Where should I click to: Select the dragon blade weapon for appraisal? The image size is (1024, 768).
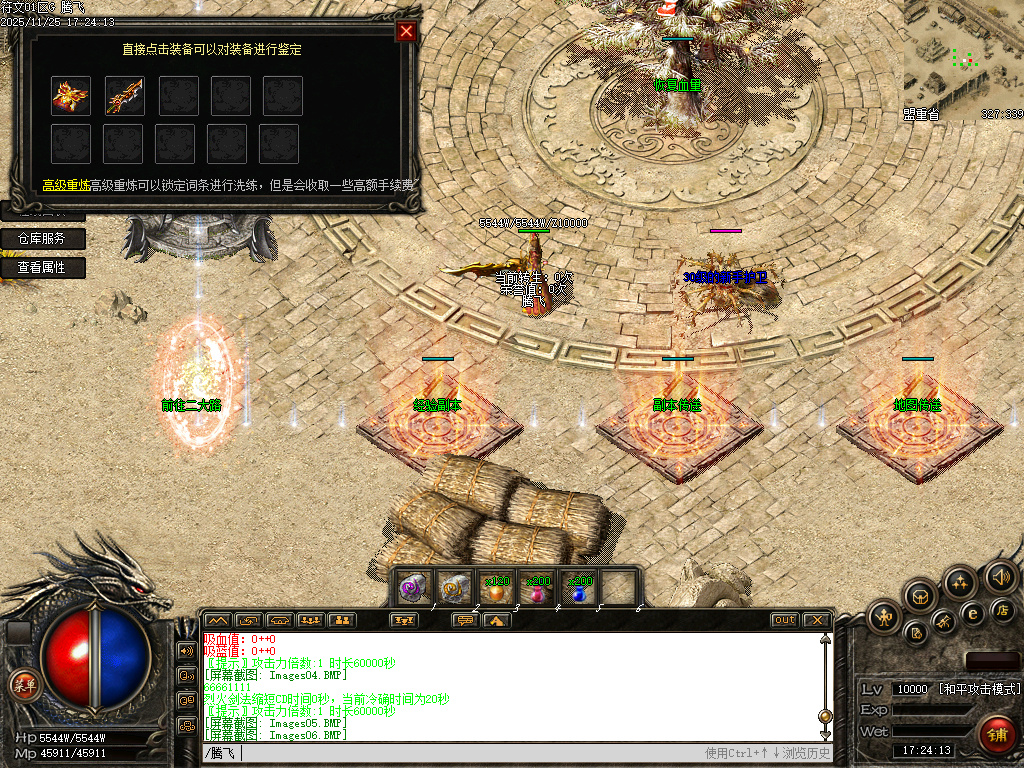tap(125, 96)
